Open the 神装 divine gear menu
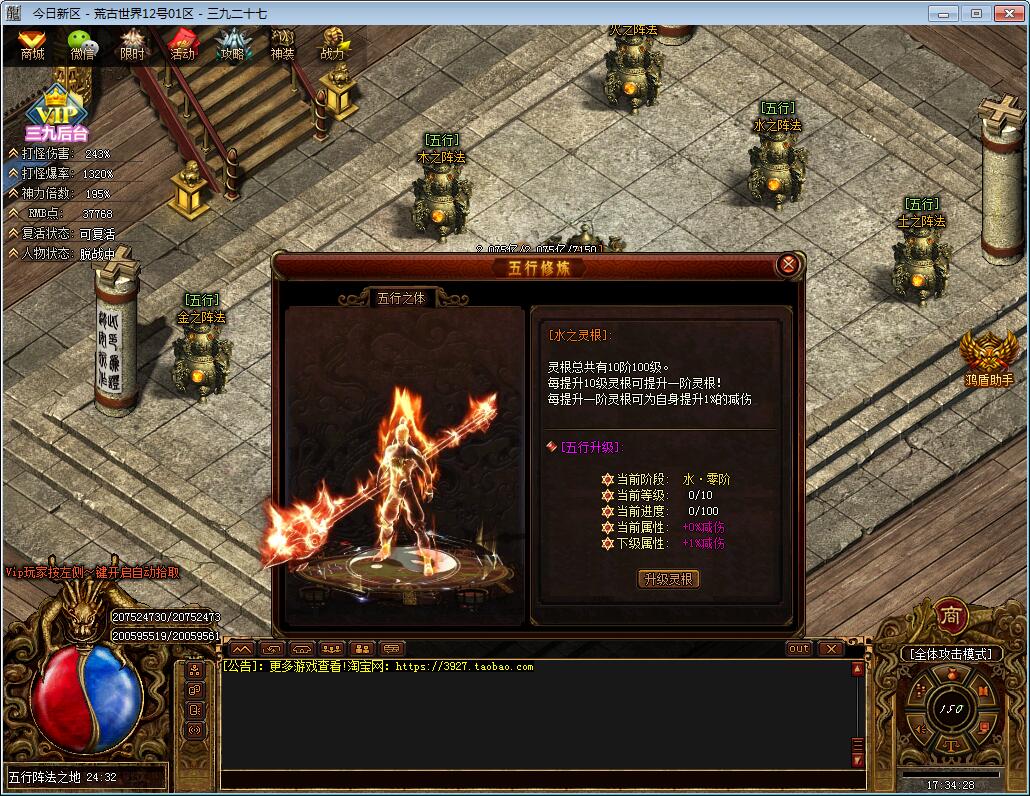 pos(282,44)
